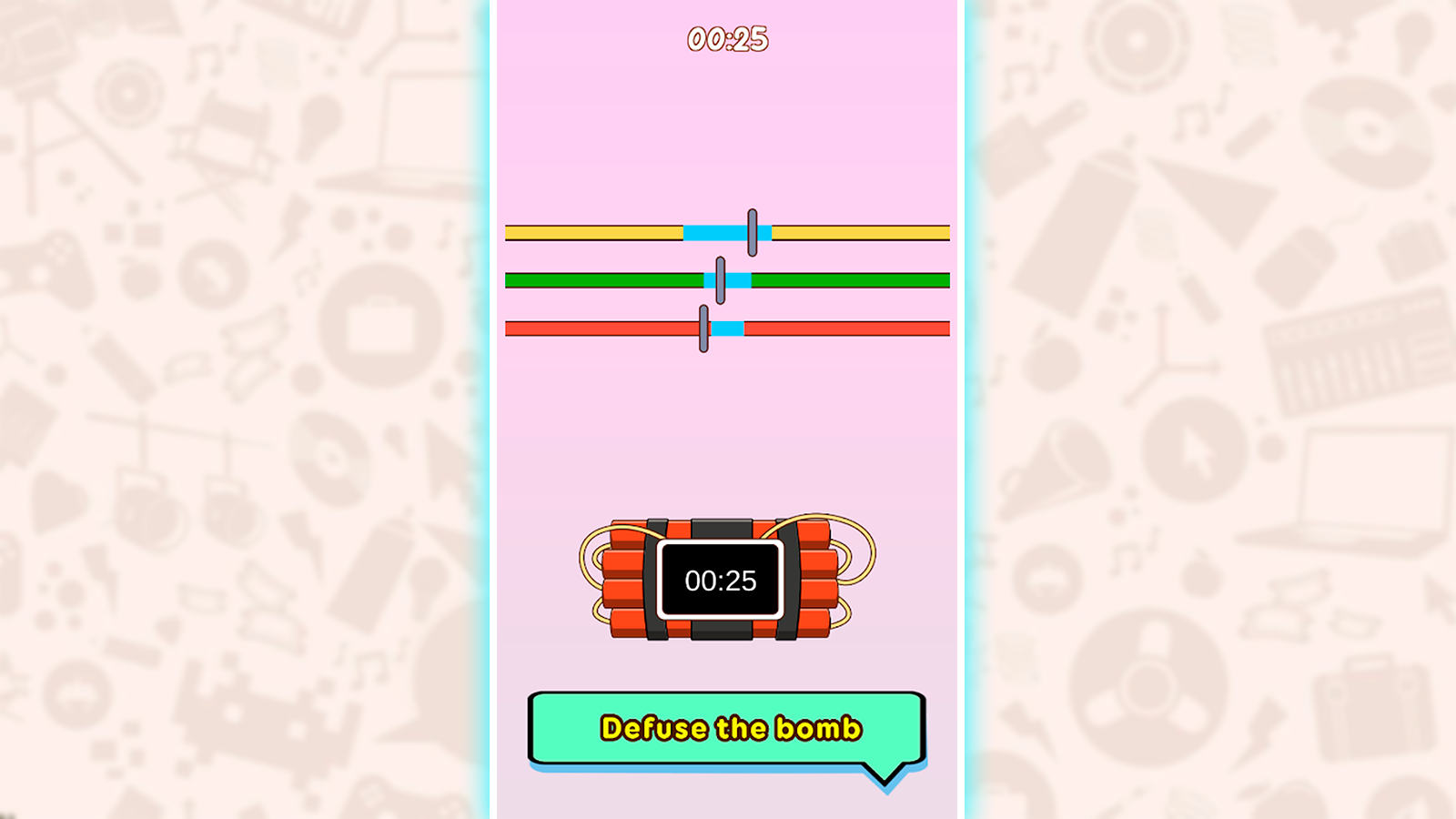The image size is (1456, 819).
Task: Click the blue highlighted section of yellow wire
Action: point(714,231)
